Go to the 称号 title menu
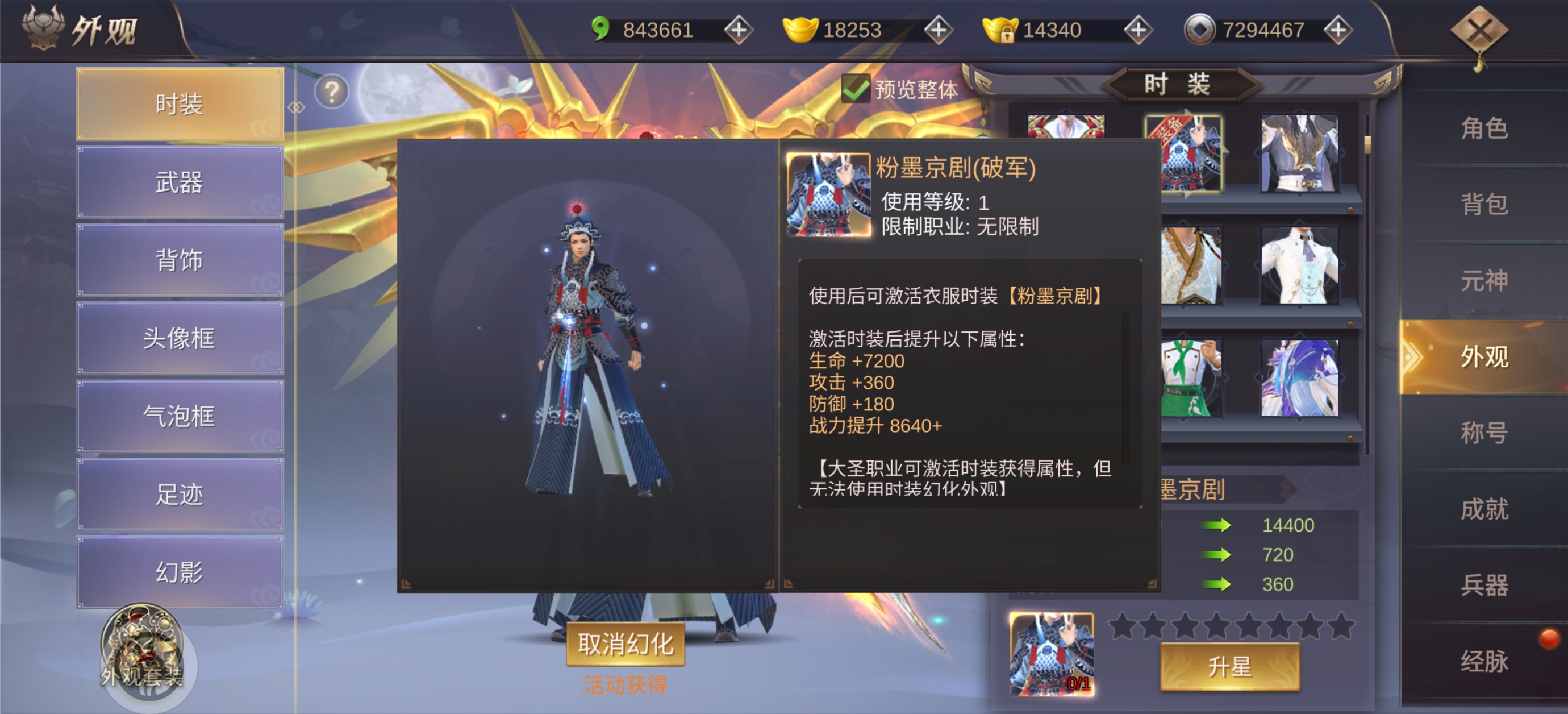The width and height of the screenshot is (1568, 714). coord(1484,433)
